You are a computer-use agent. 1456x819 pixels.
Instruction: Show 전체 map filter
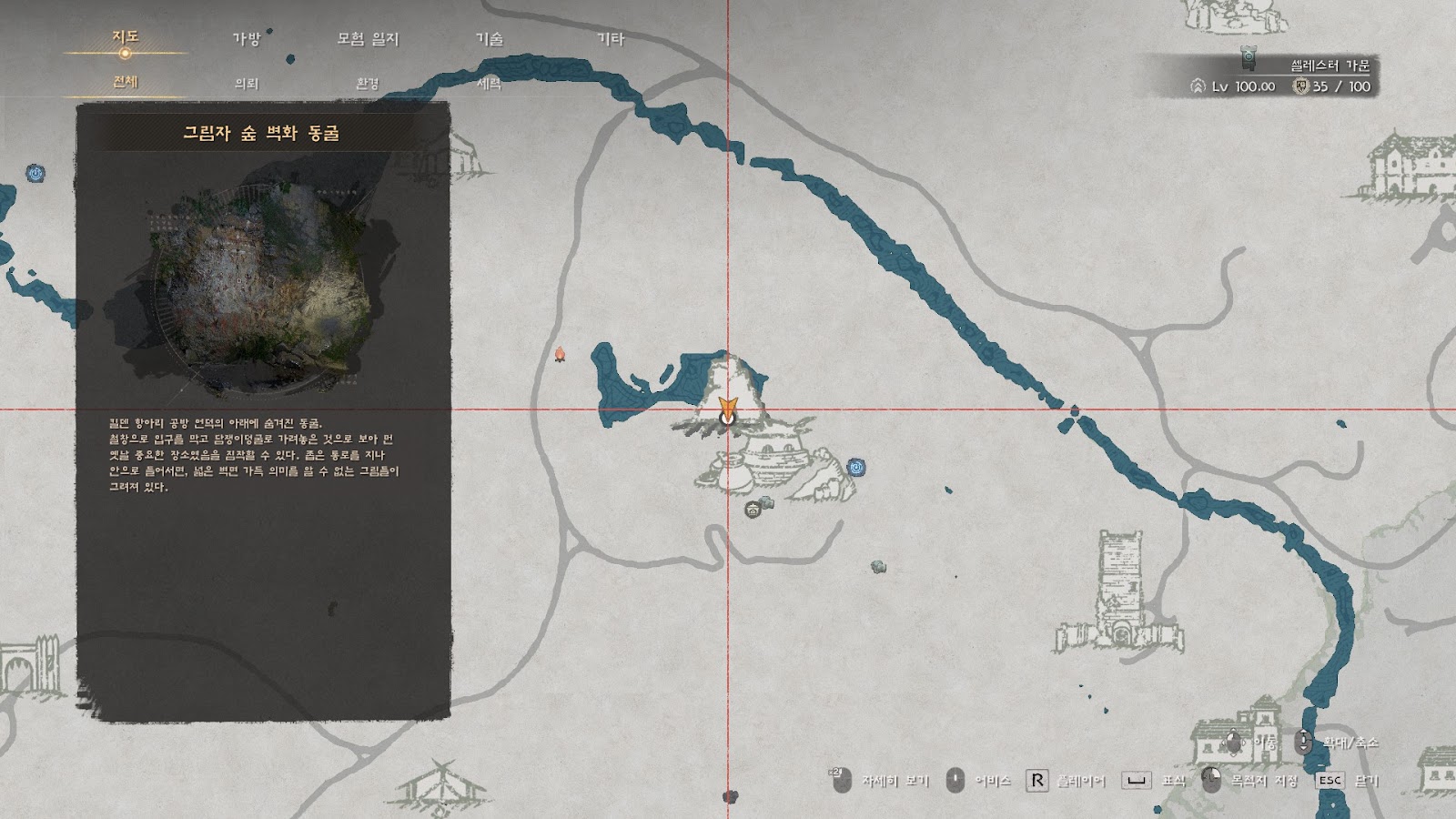(x=125, y=82)
